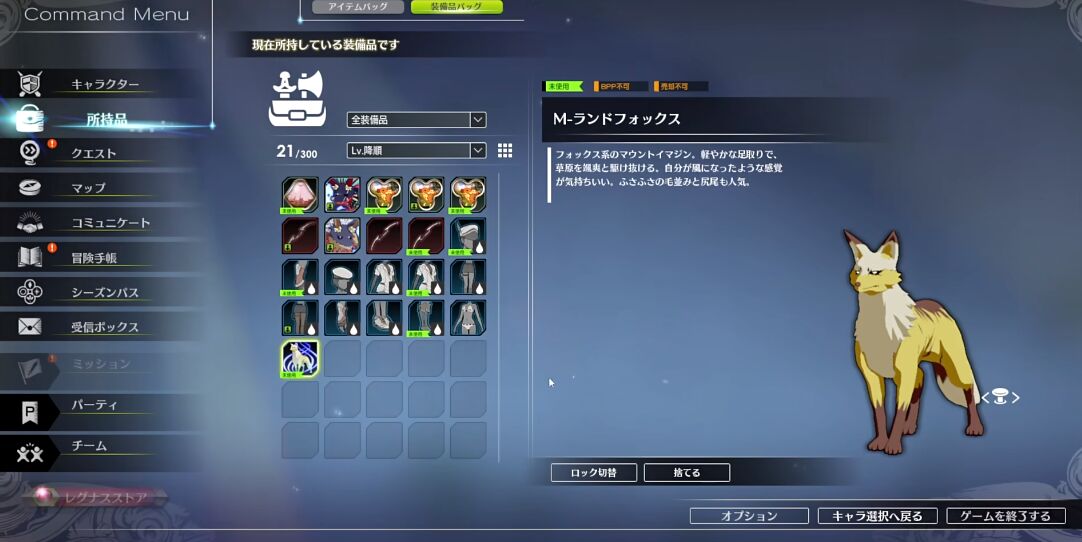Select the fox mount item slot
1082x542 pixels.
point(300,359)
